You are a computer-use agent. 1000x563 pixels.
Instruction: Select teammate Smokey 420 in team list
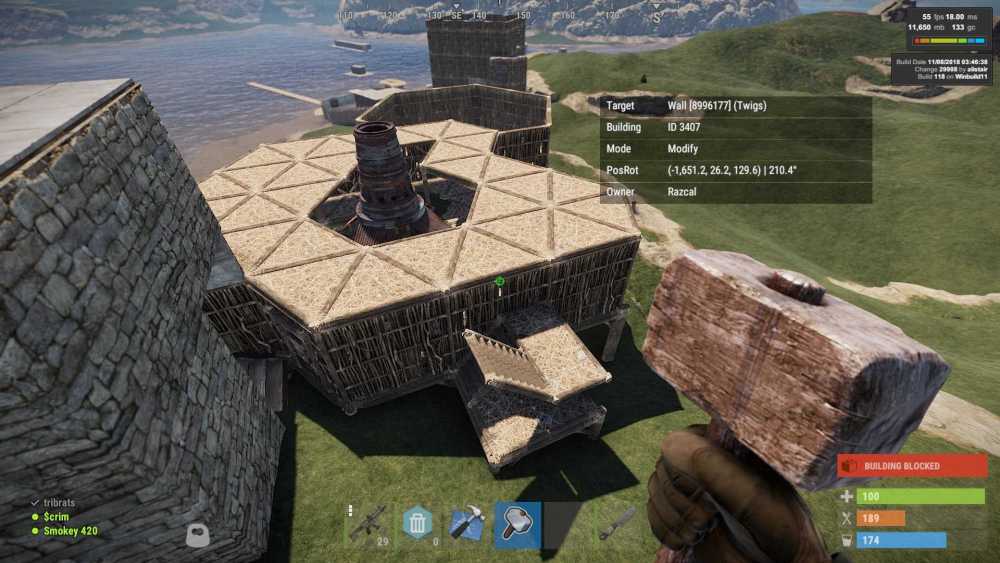[69, 531]
